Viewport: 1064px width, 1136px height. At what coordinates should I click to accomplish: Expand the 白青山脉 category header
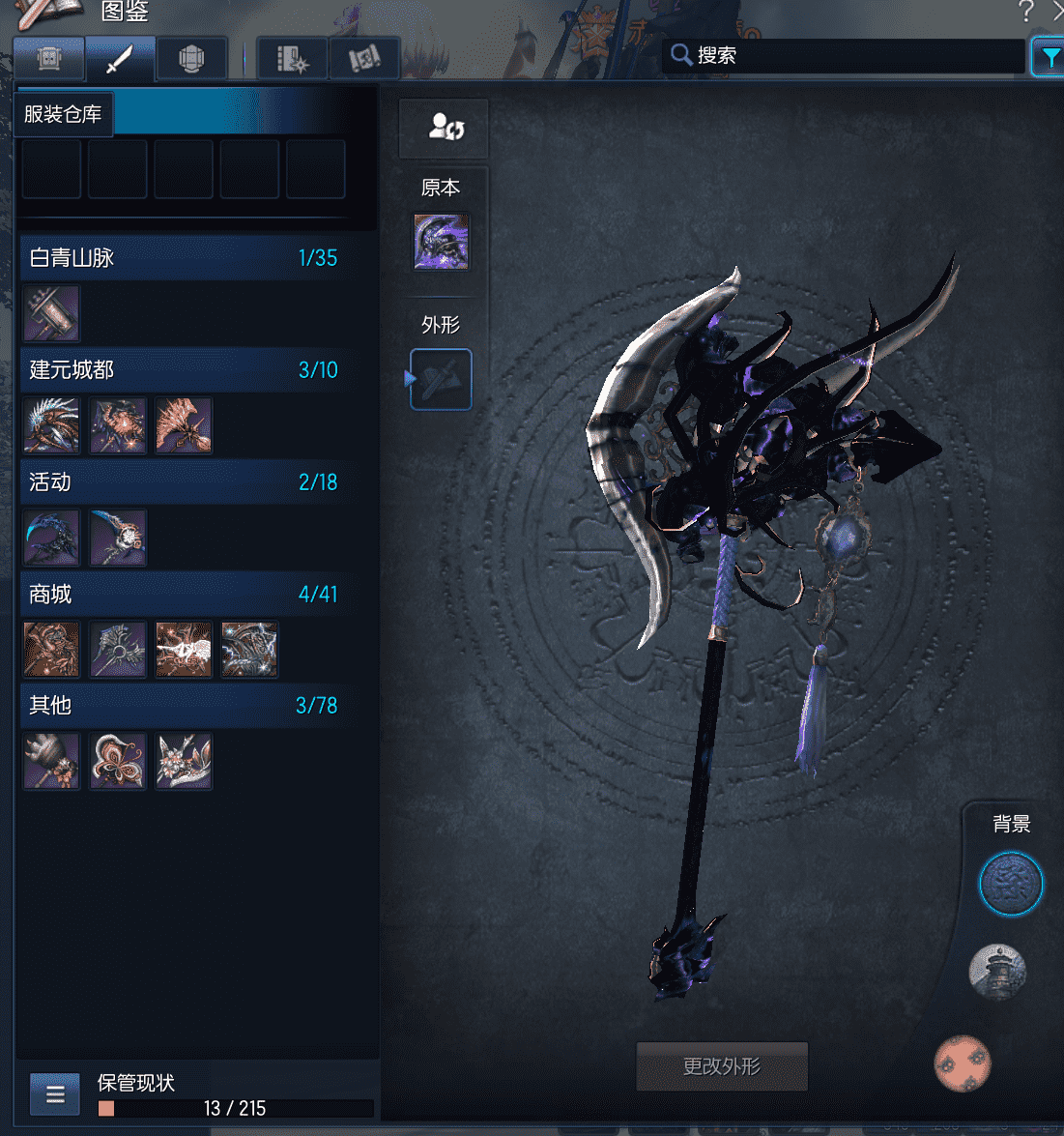click(x=183, y=258)
